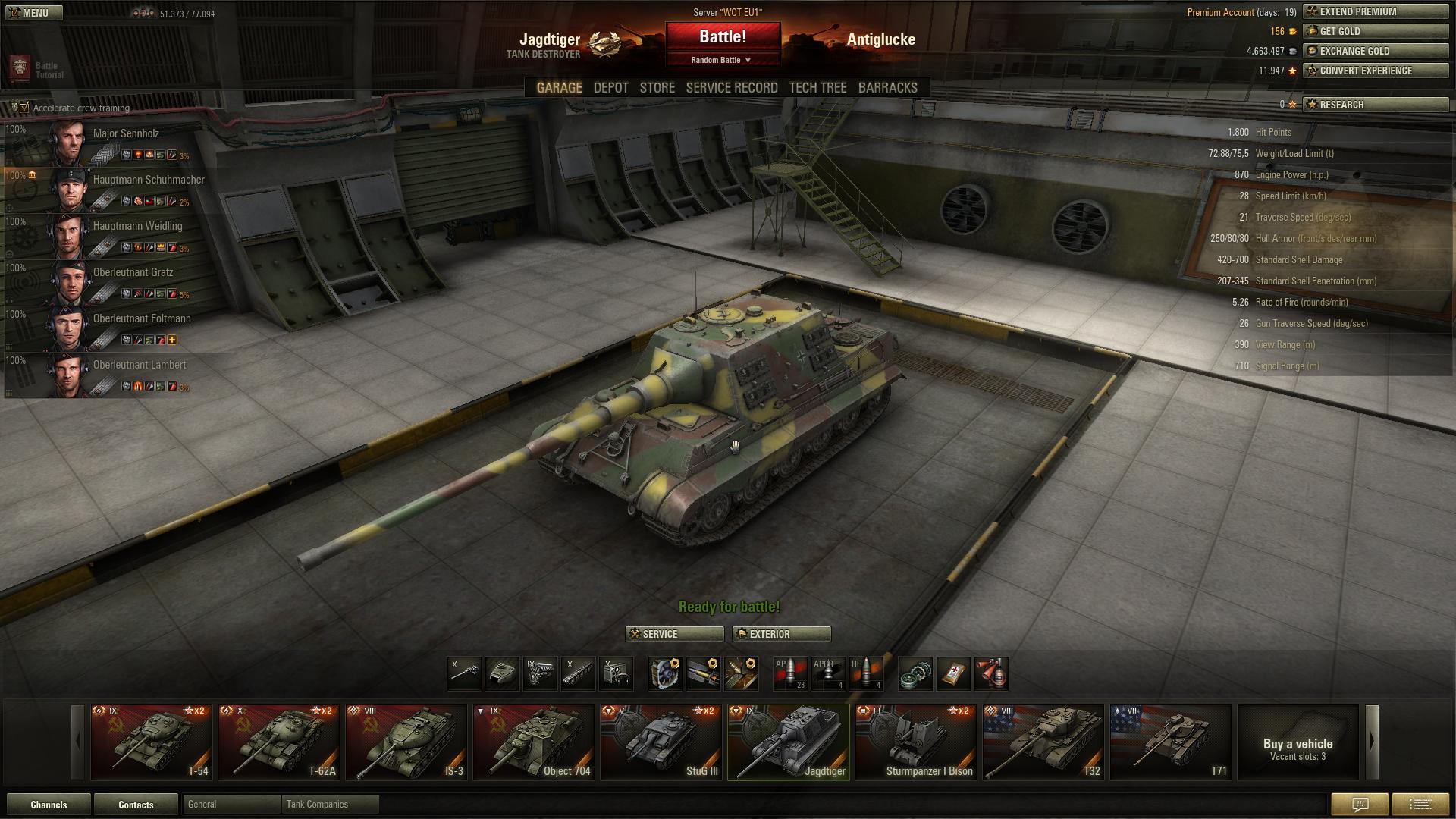Activate the Convert Experience button
Viewport: 1456px width, 819px height.
pos(1375,71)
